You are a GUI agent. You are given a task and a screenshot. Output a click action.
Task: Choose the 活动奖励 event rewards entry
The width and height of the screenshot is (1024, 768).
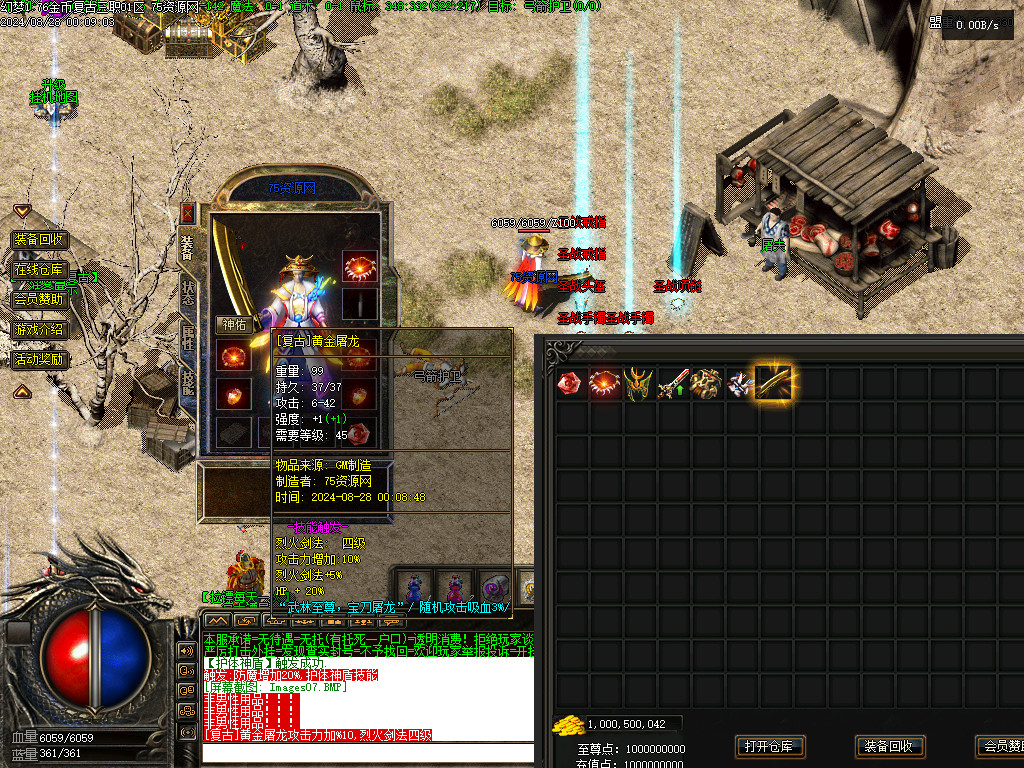(x=40, y=359)
